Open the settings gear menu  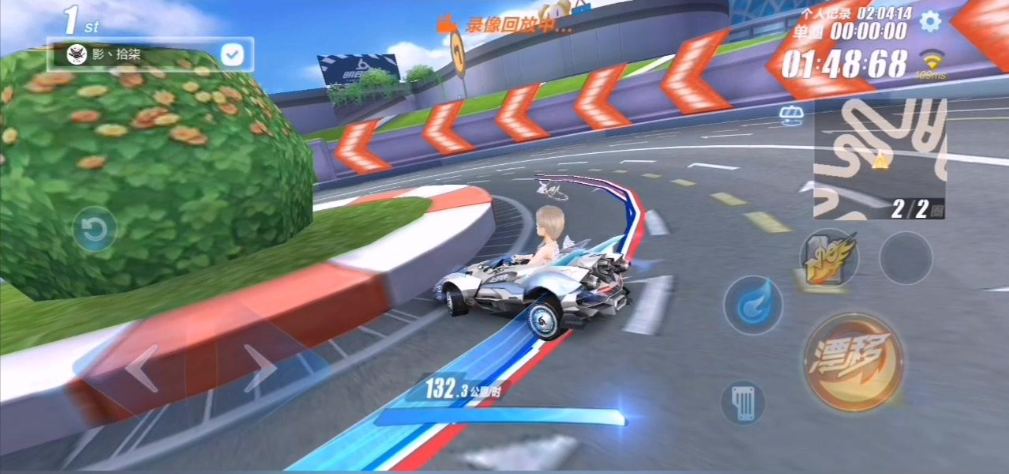(930, 21)
